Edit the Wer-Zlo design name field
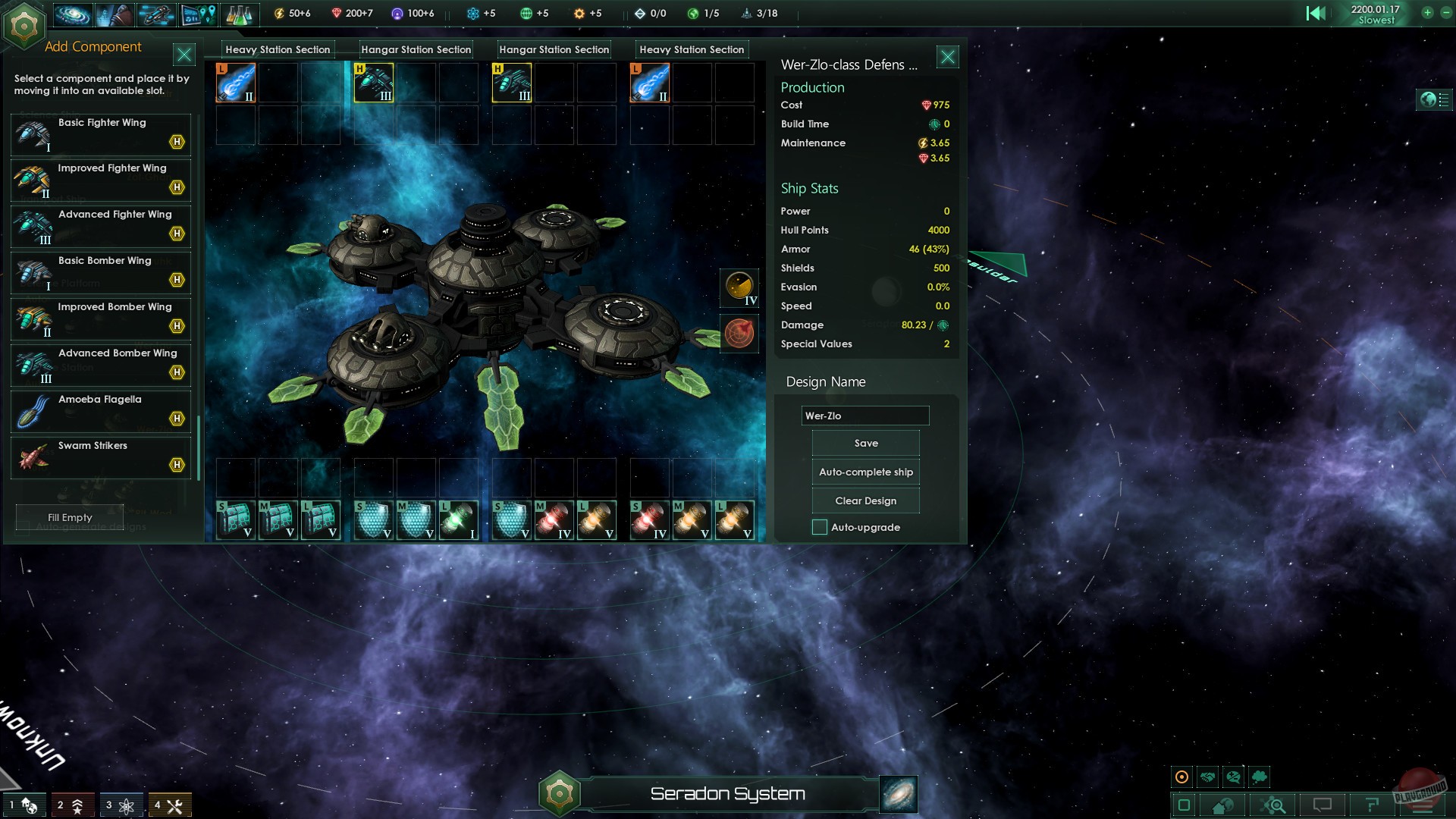The height and width of the screenshot is (819, 1456). coord(864,416)
